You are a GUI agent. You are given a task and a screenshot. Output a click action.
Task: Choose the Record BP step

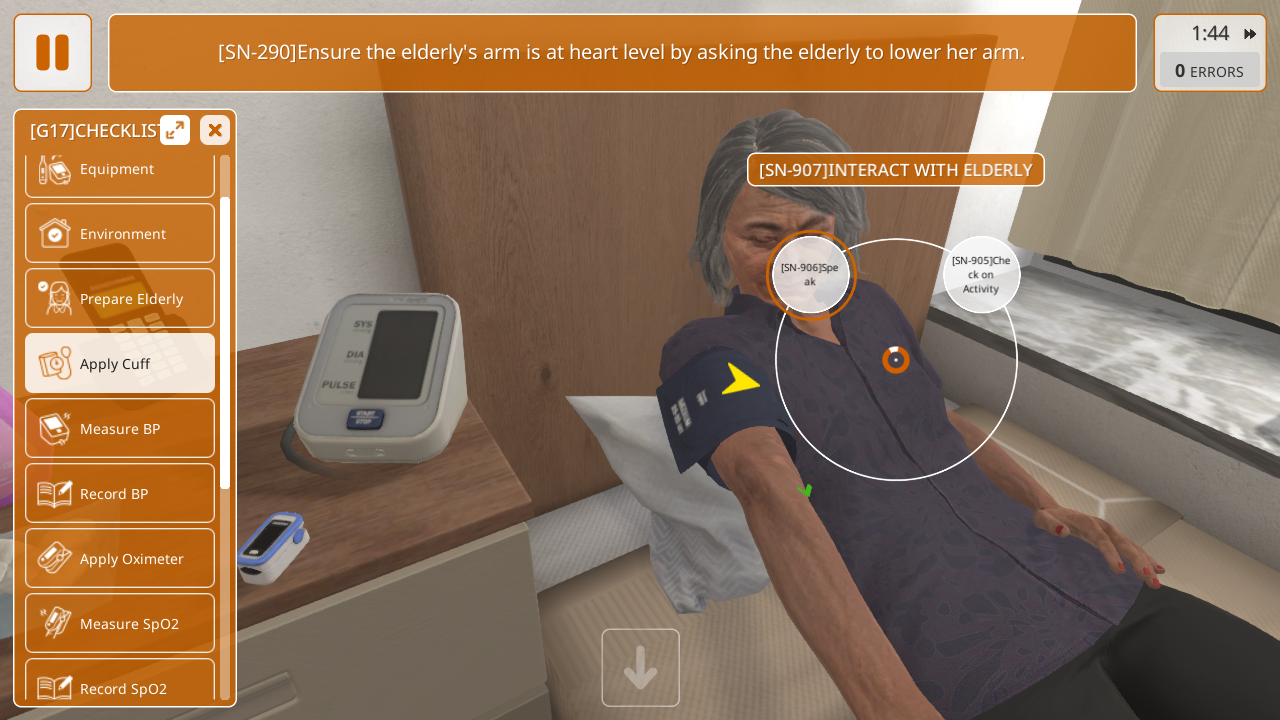click(120, 494)
